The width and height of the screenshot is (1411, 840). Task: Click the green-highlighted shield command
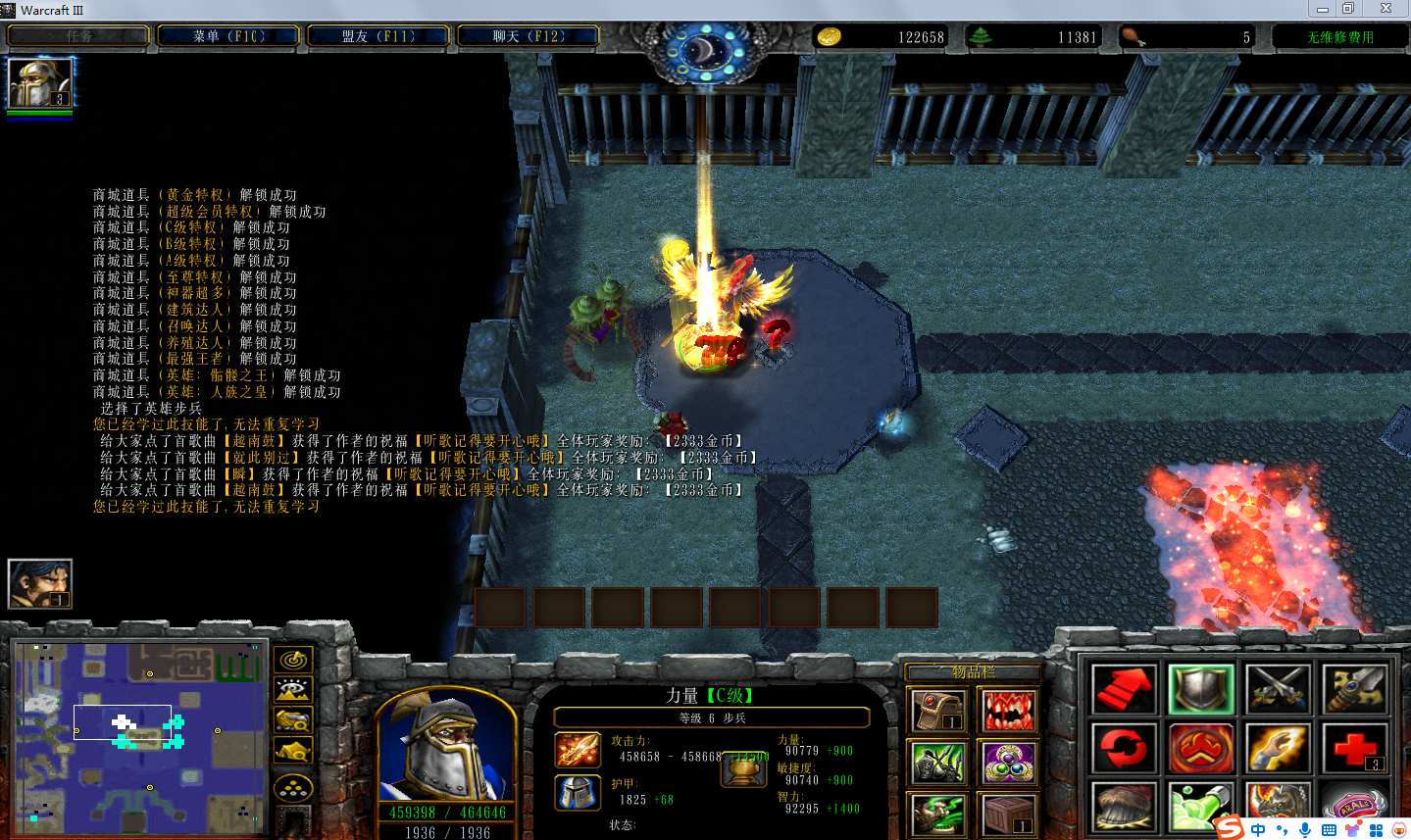click(1200, 688)
